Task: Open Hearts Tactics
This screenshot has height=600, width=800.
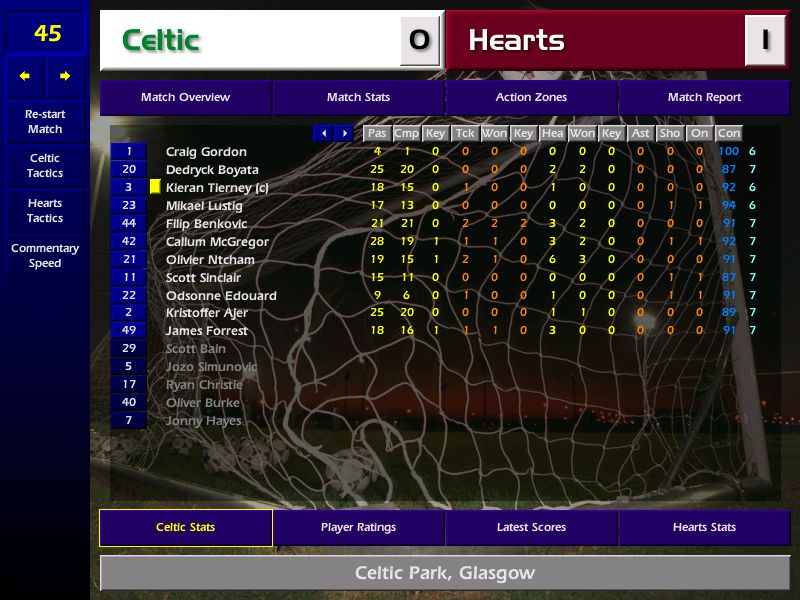Action: 45,210
